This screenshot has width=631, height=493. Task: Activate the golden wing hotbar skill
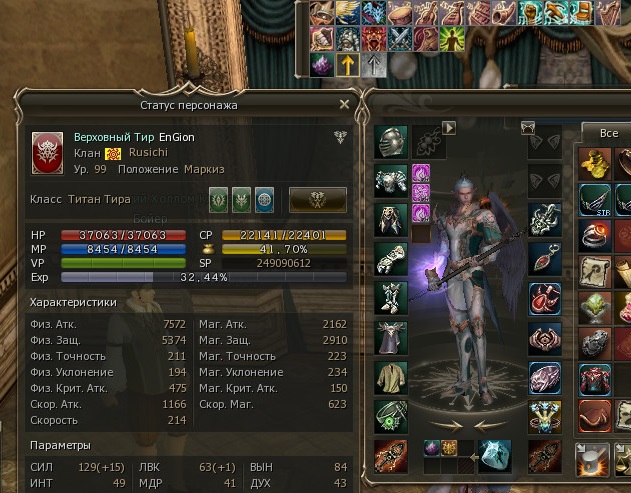[346, 13]
